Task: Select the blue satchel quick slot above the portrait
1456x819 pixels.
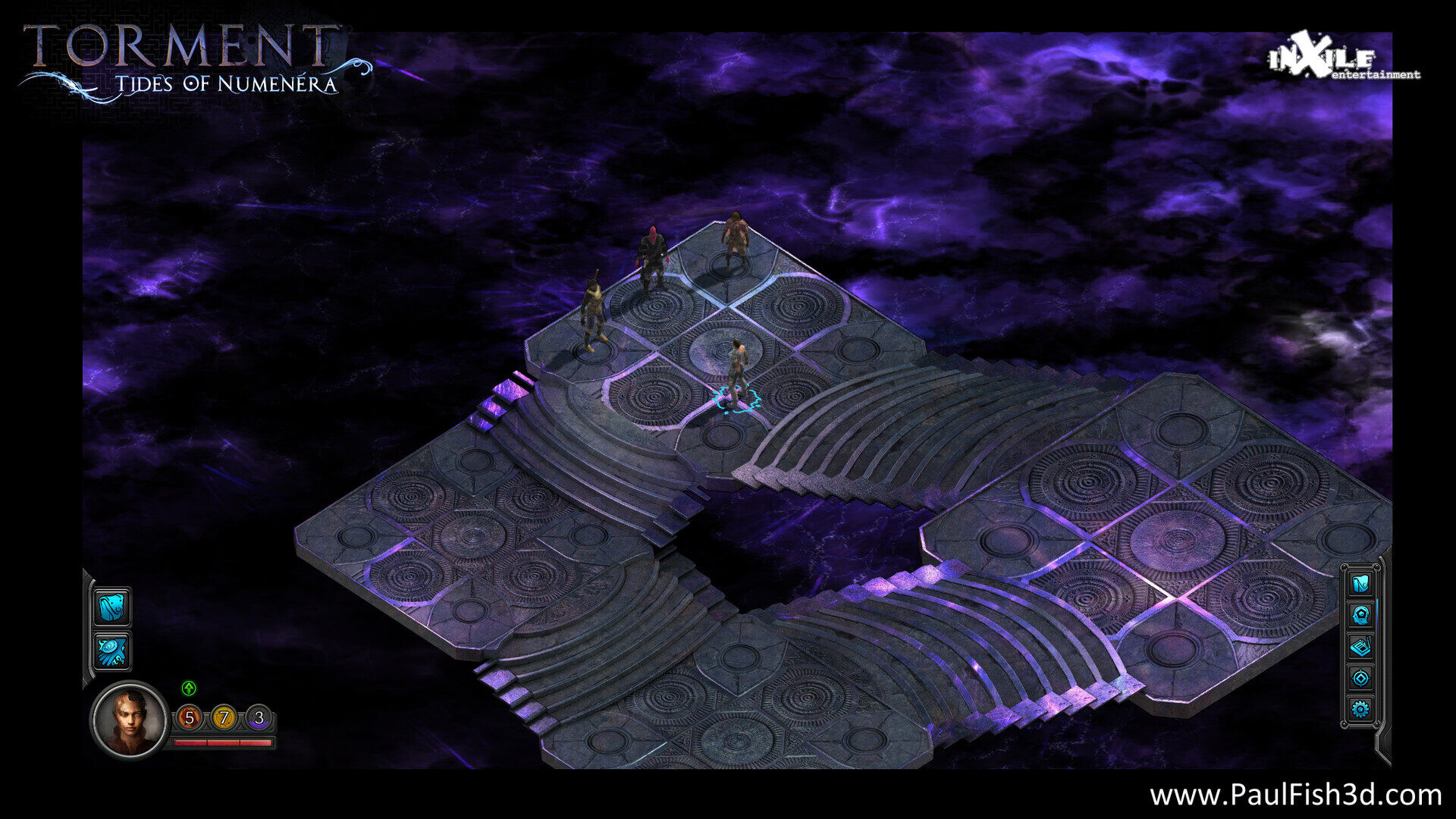Action: 112,607
